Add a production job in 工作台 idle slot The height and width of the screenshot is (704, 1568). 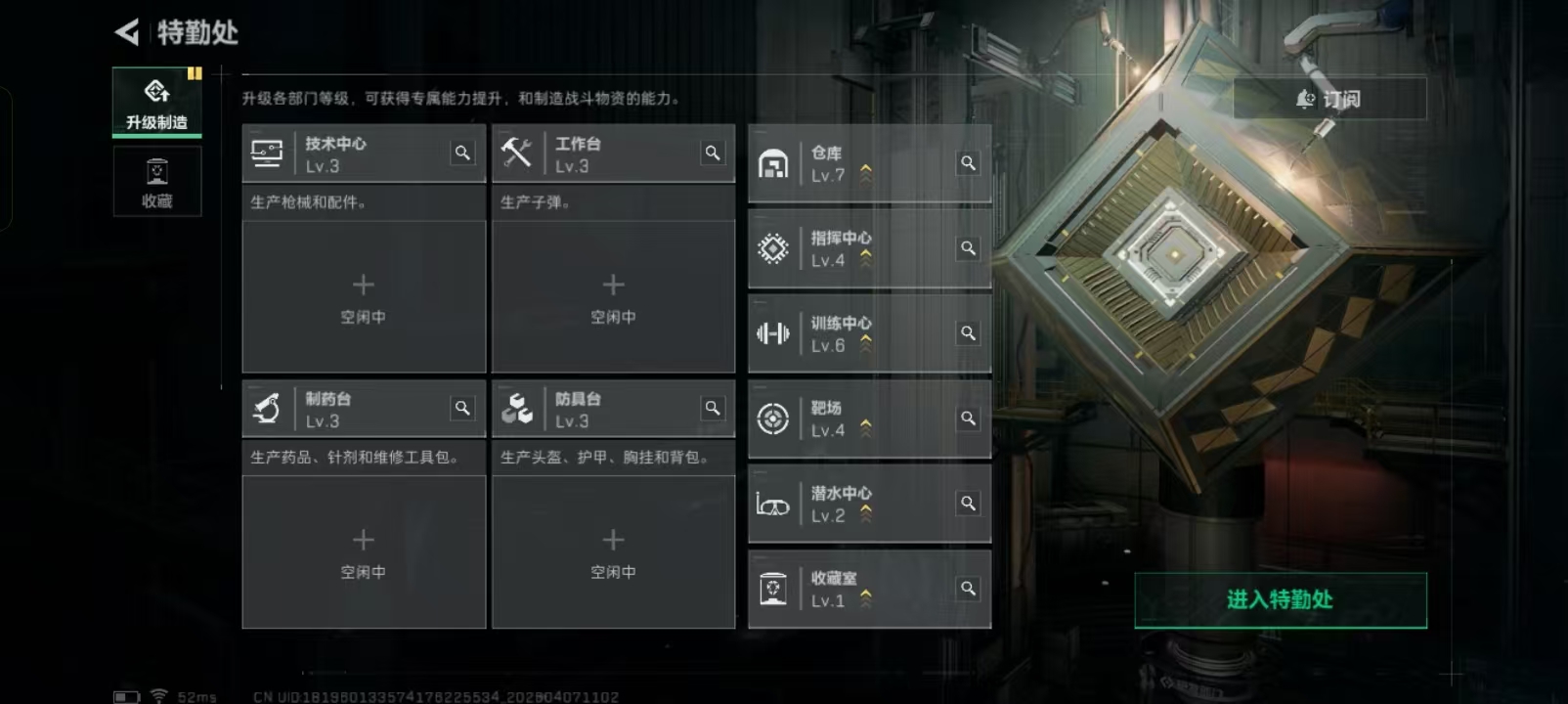tap(613, 296)
